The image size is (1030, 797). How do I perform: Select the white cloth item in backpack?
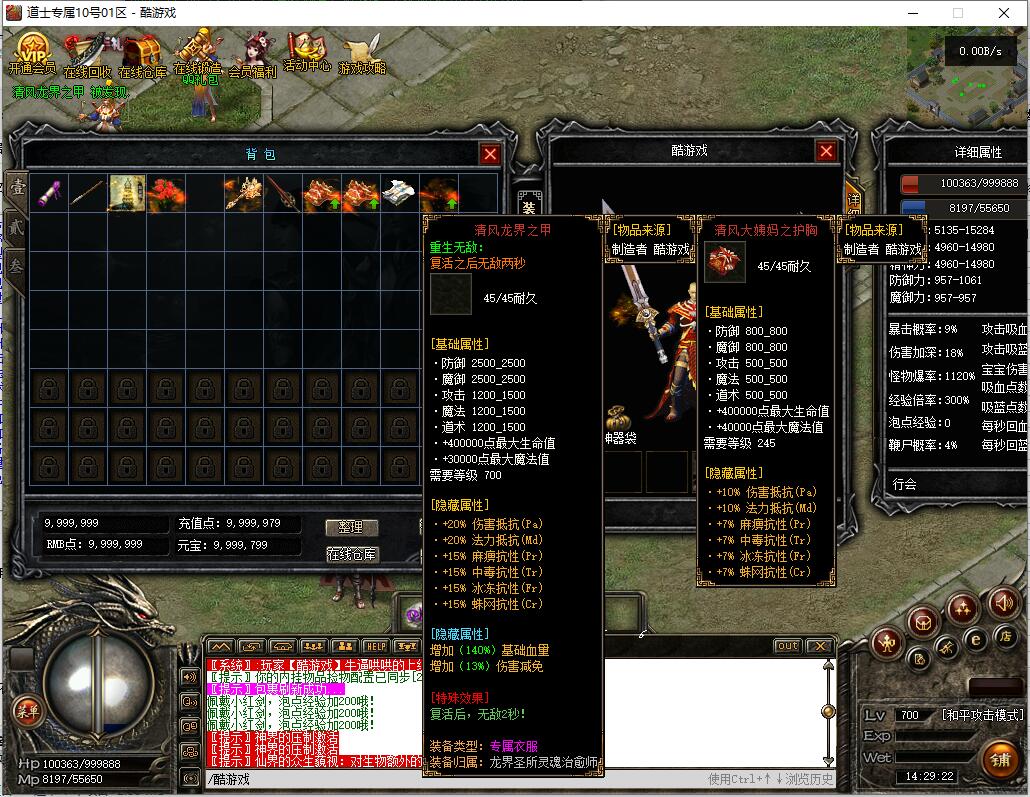(x=400, y=193)
